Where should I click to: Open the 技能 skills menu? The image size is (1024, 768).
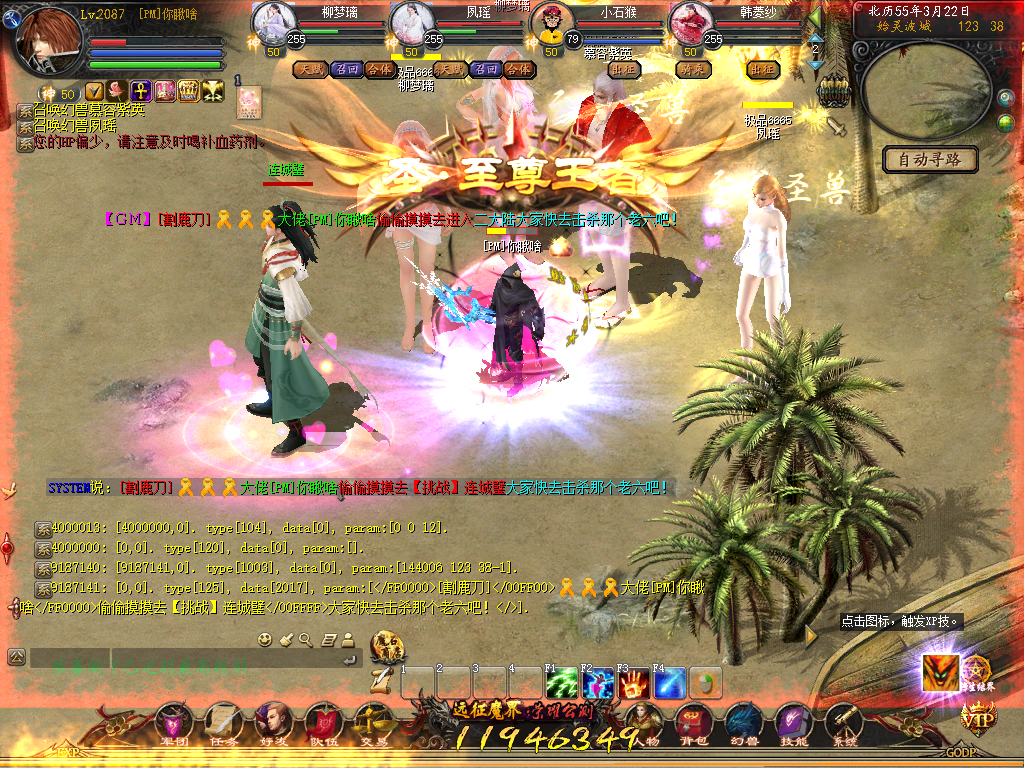click(793, 722)
